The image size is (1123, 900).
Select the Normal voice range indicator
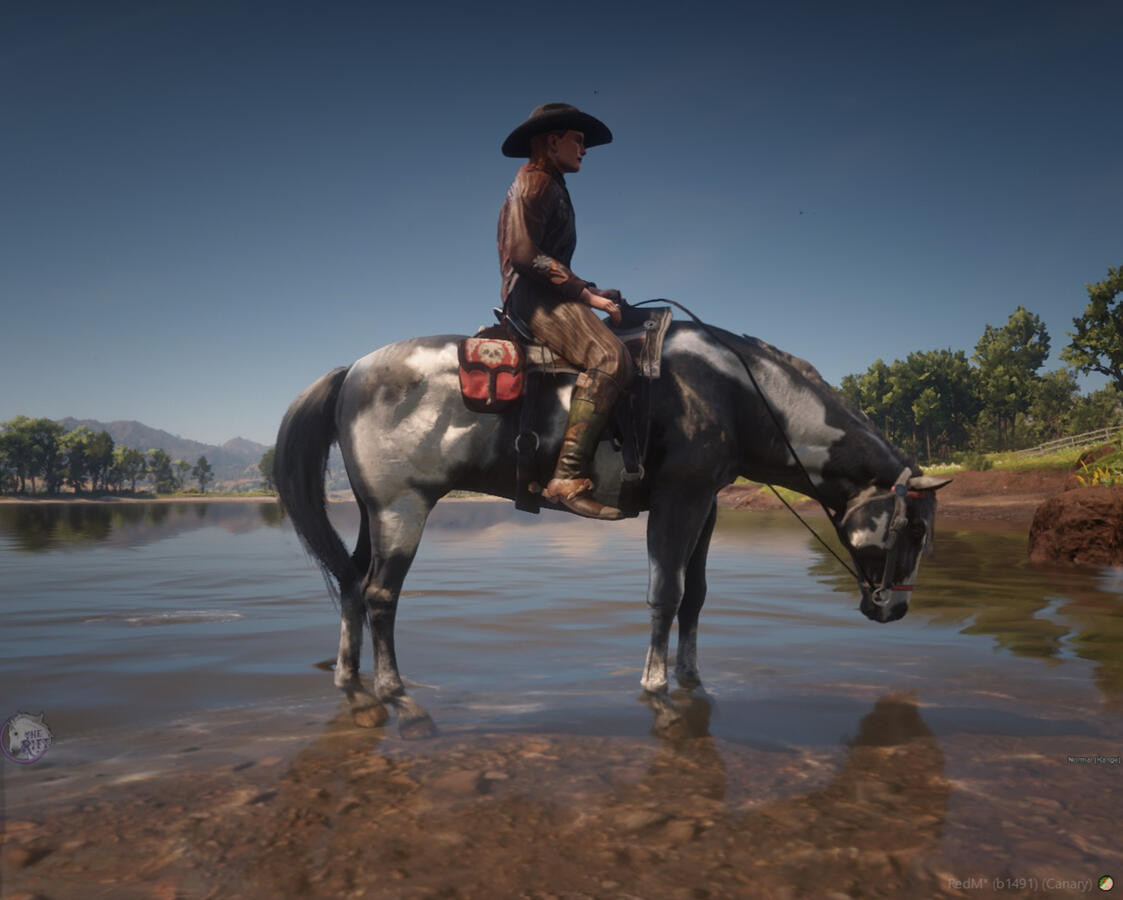click(1093, 760)
